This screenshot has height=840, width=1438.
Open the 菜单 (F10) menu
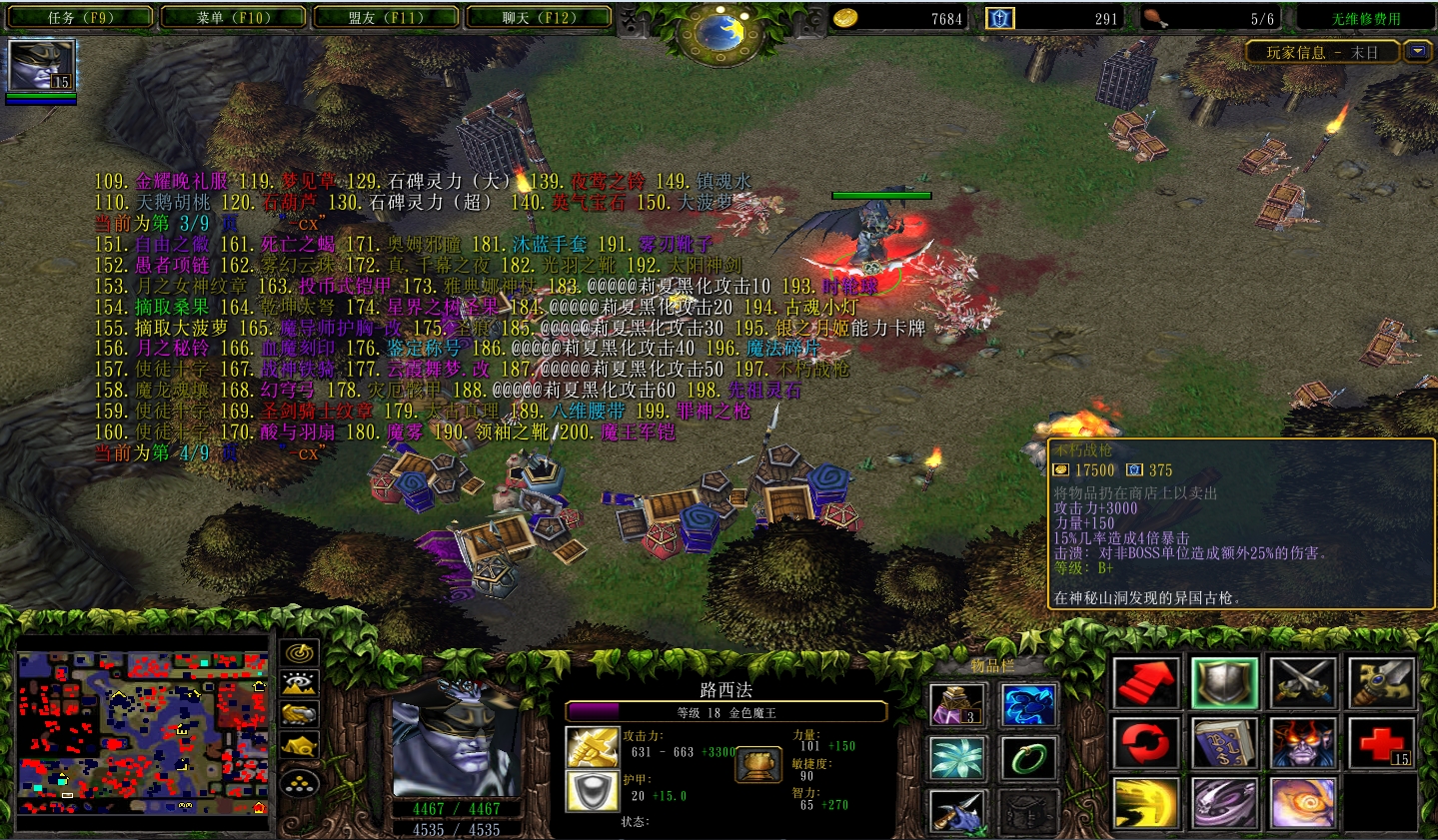click(232, 16)
